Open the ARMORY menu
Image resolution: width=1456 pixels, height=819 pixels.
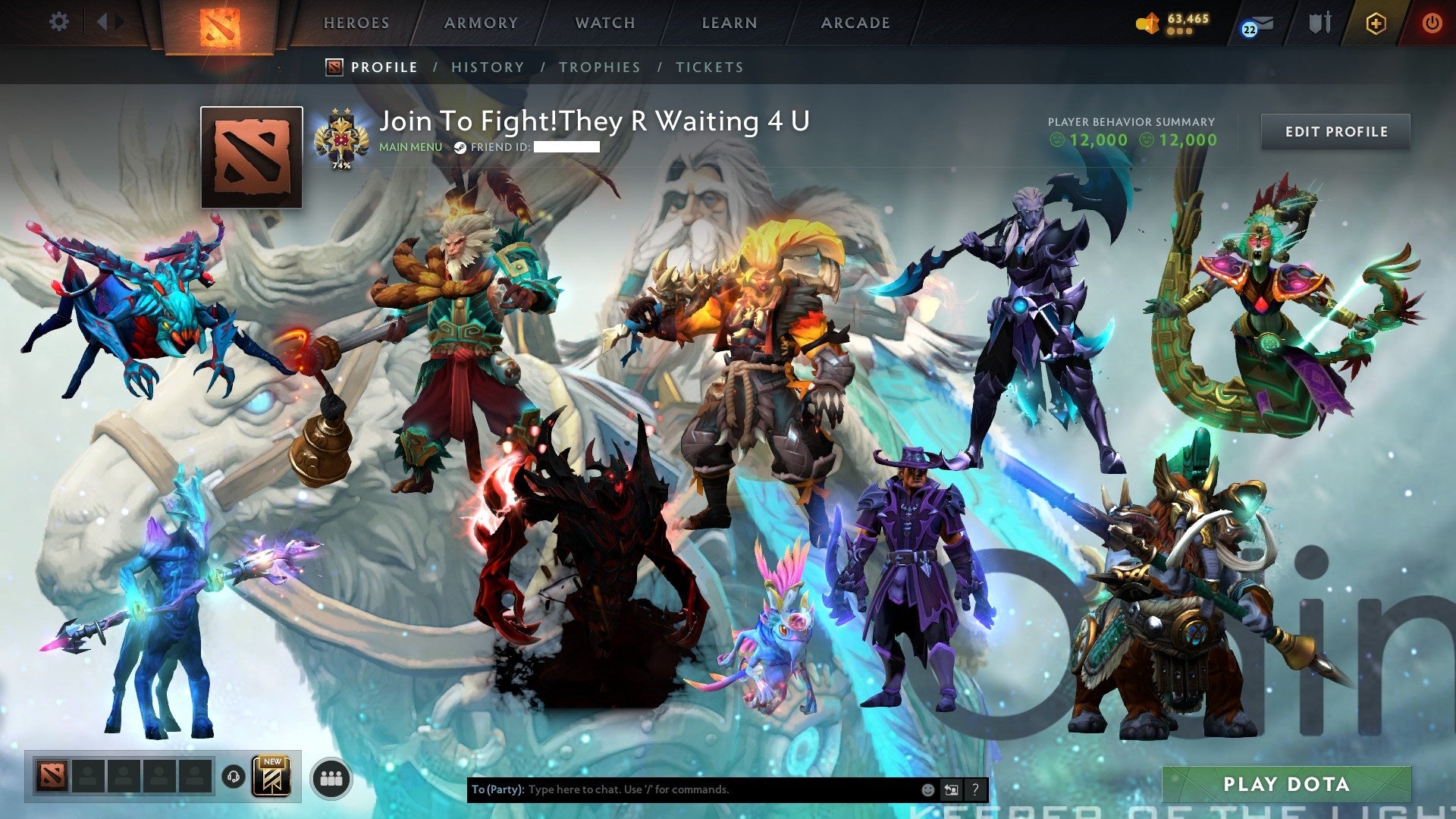(x=481, y=23)
